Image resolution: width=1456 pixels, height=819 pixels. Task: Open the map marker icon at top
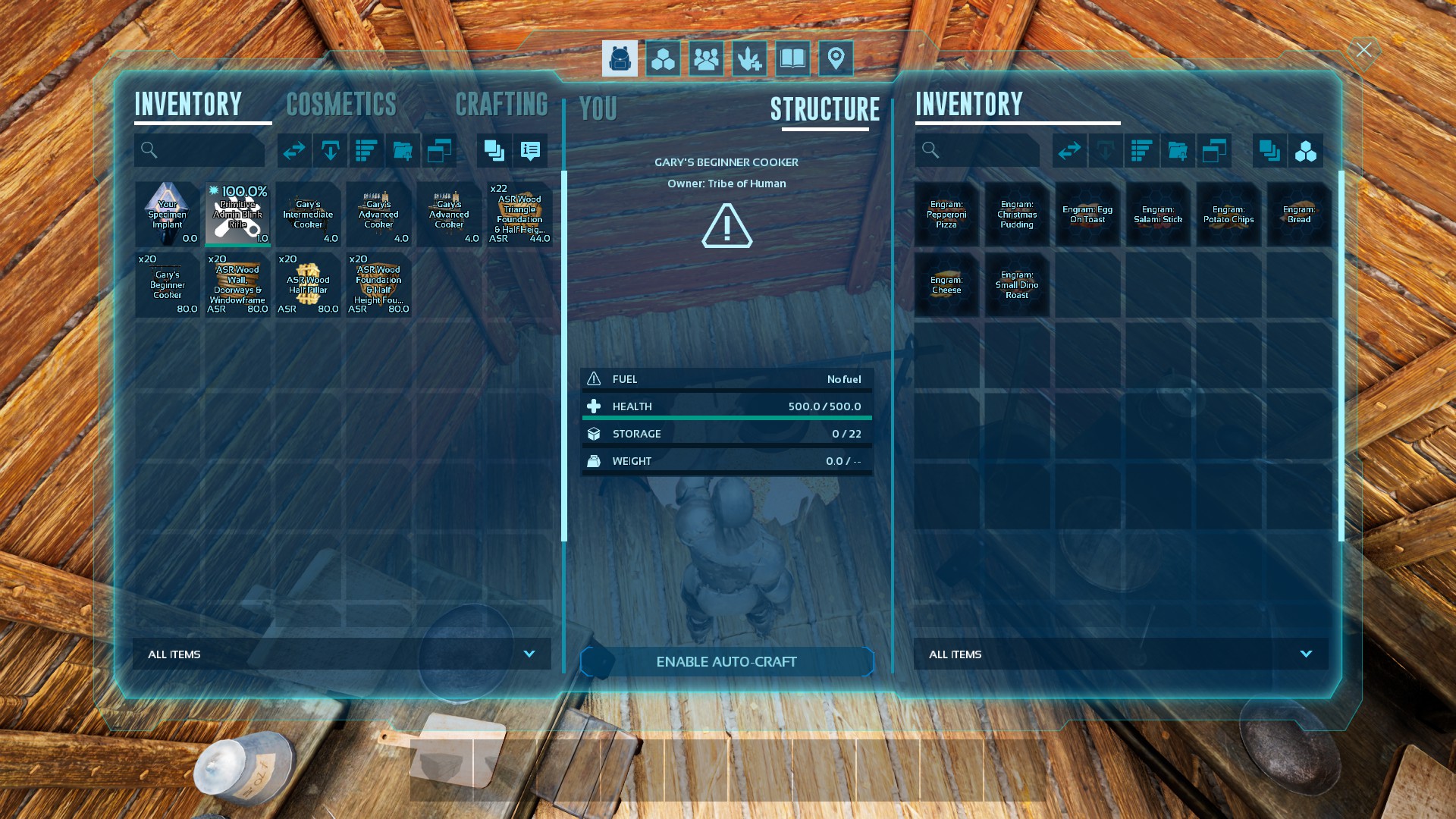click(836, 58)
